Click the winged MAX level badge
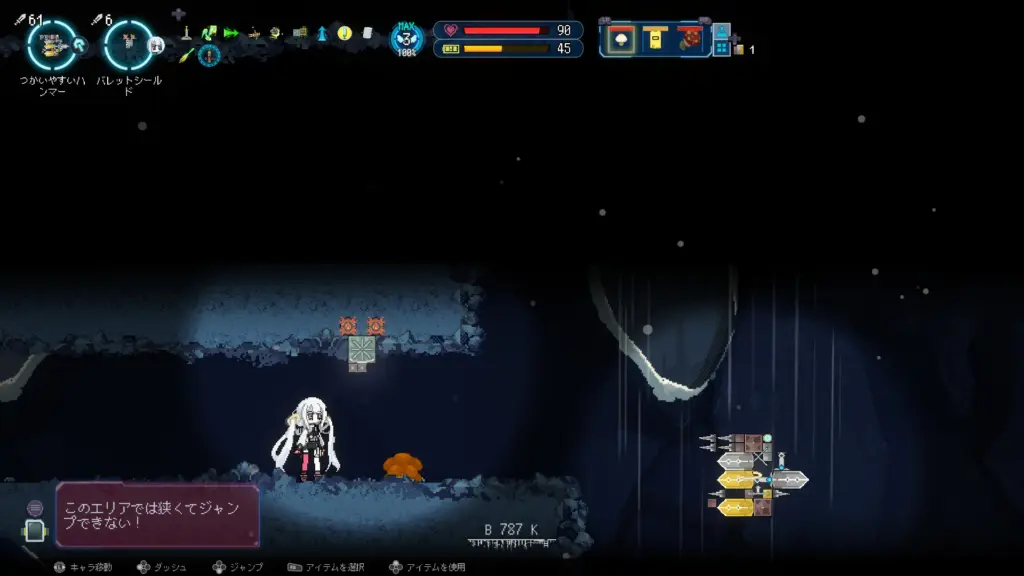The height and width of the screenshot is (576, 1024). tap(406, 40)
